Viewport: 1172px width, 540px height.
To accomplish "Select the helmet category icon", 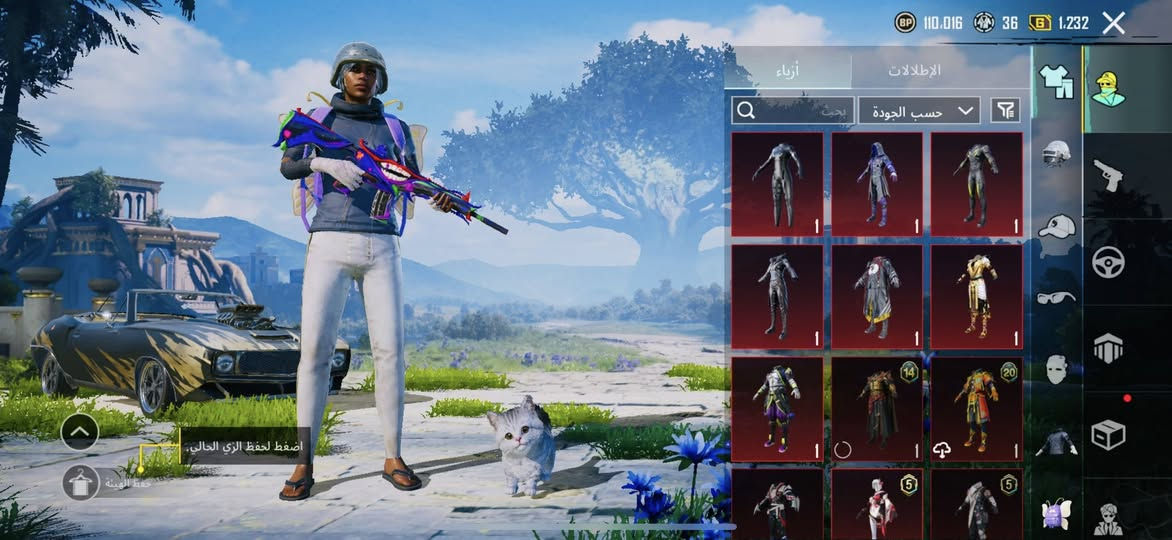I will coord(1056,153).
